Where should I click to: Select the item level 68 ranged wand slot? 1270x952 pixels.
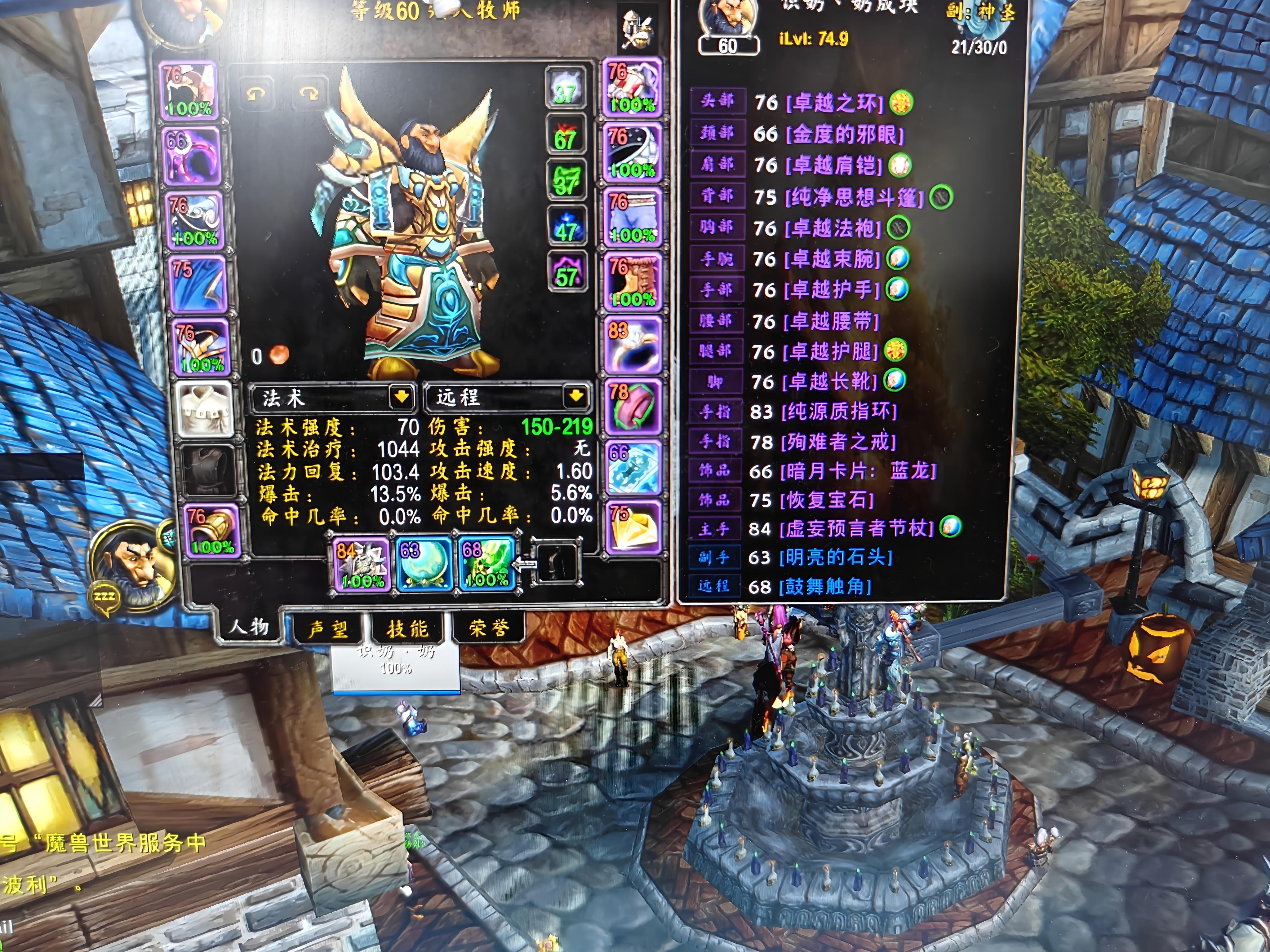(x=487, y=563)
